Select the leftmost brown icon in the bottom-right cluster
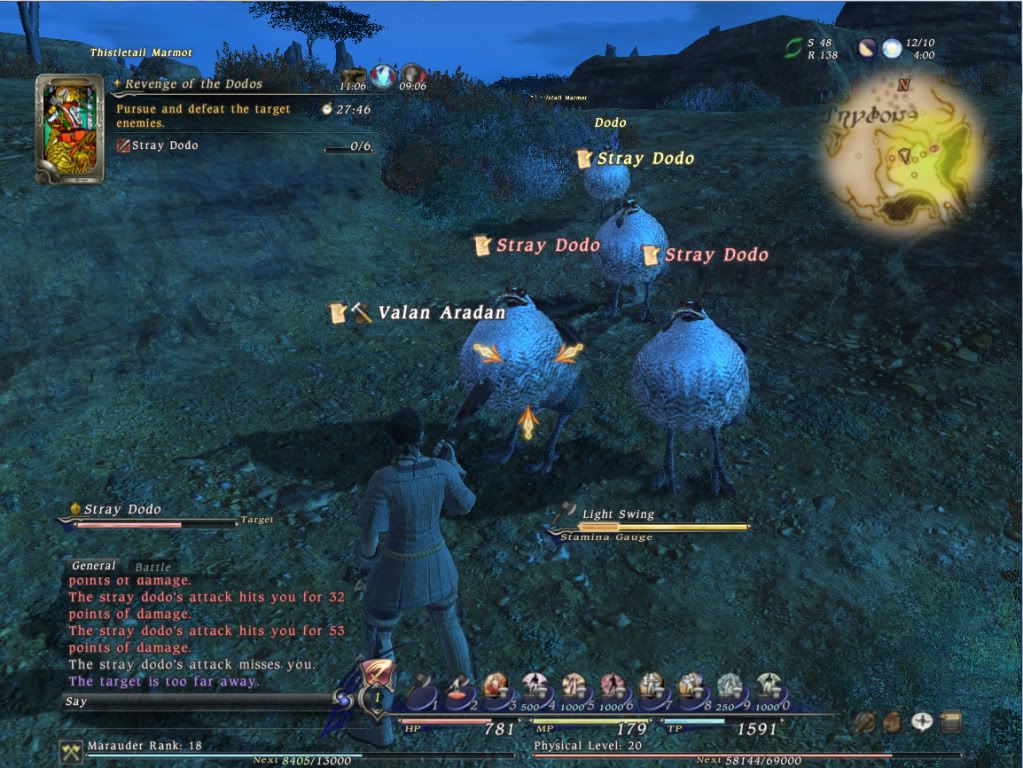Screen dimensions: 1023x768 863,720
